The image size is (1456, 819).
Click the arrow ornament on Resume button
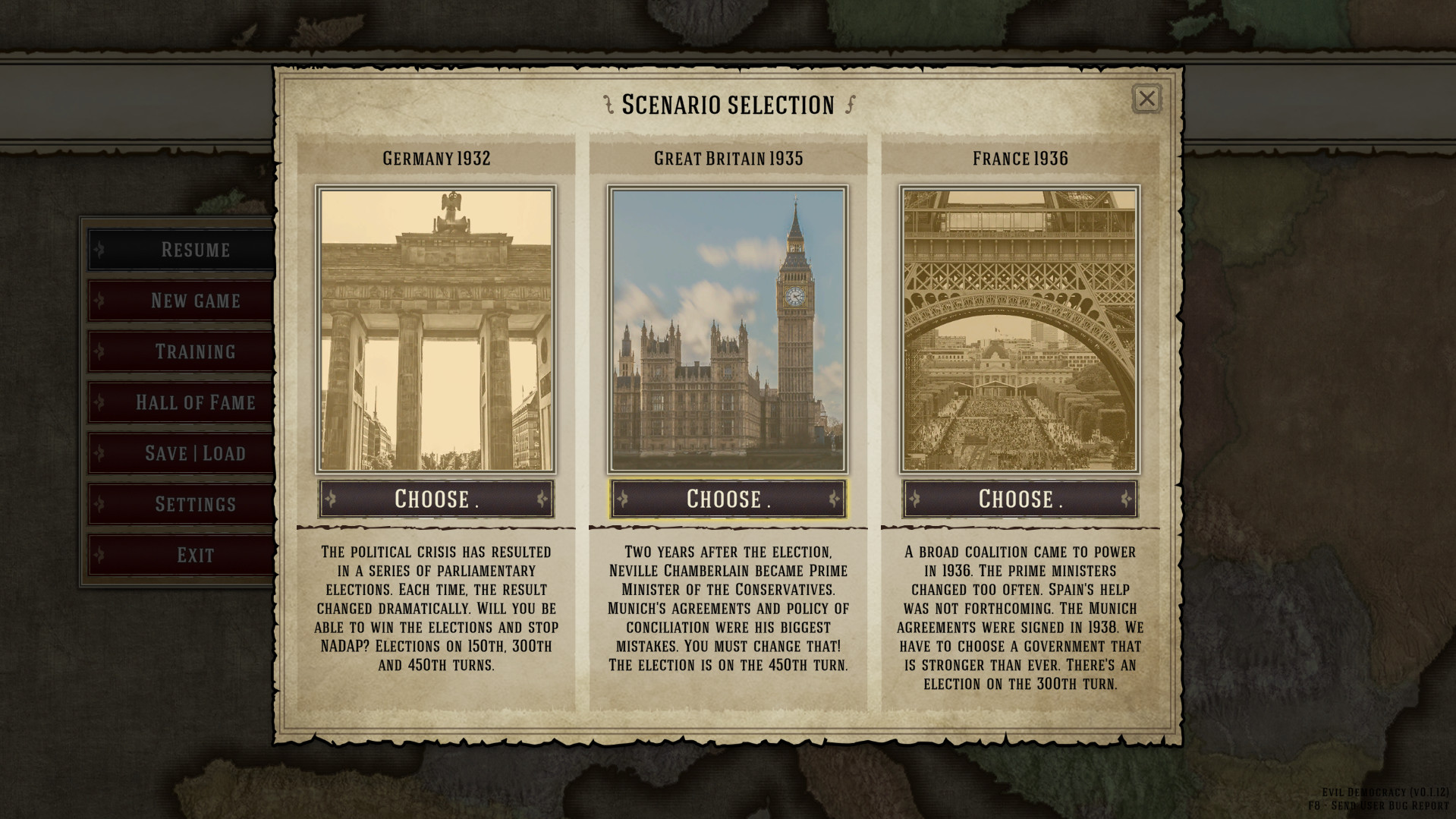click(x=99, y=249)
